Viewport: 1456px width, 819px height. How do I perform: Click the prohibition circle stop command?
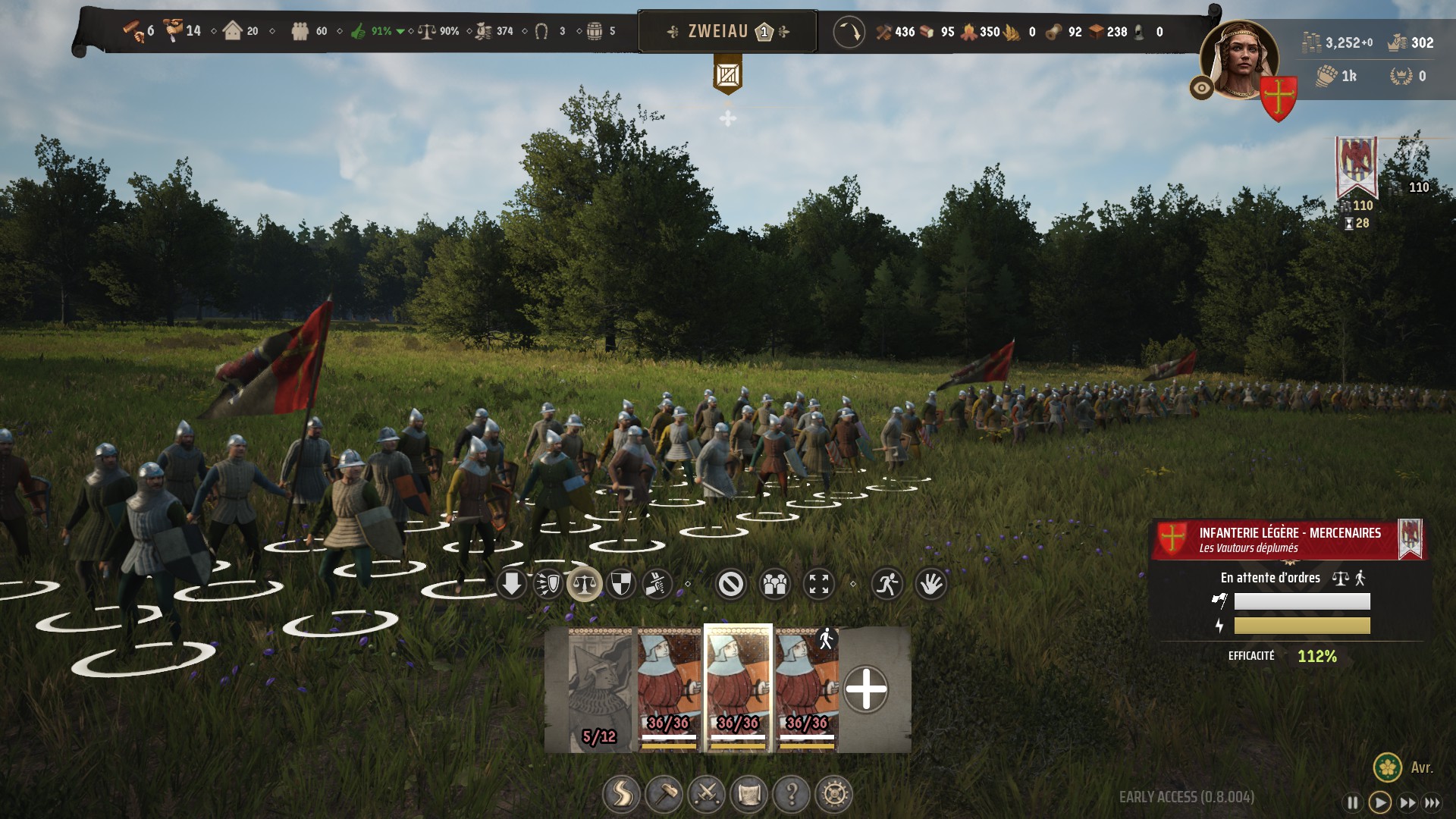pyautogui.click(x=731, y=584)
